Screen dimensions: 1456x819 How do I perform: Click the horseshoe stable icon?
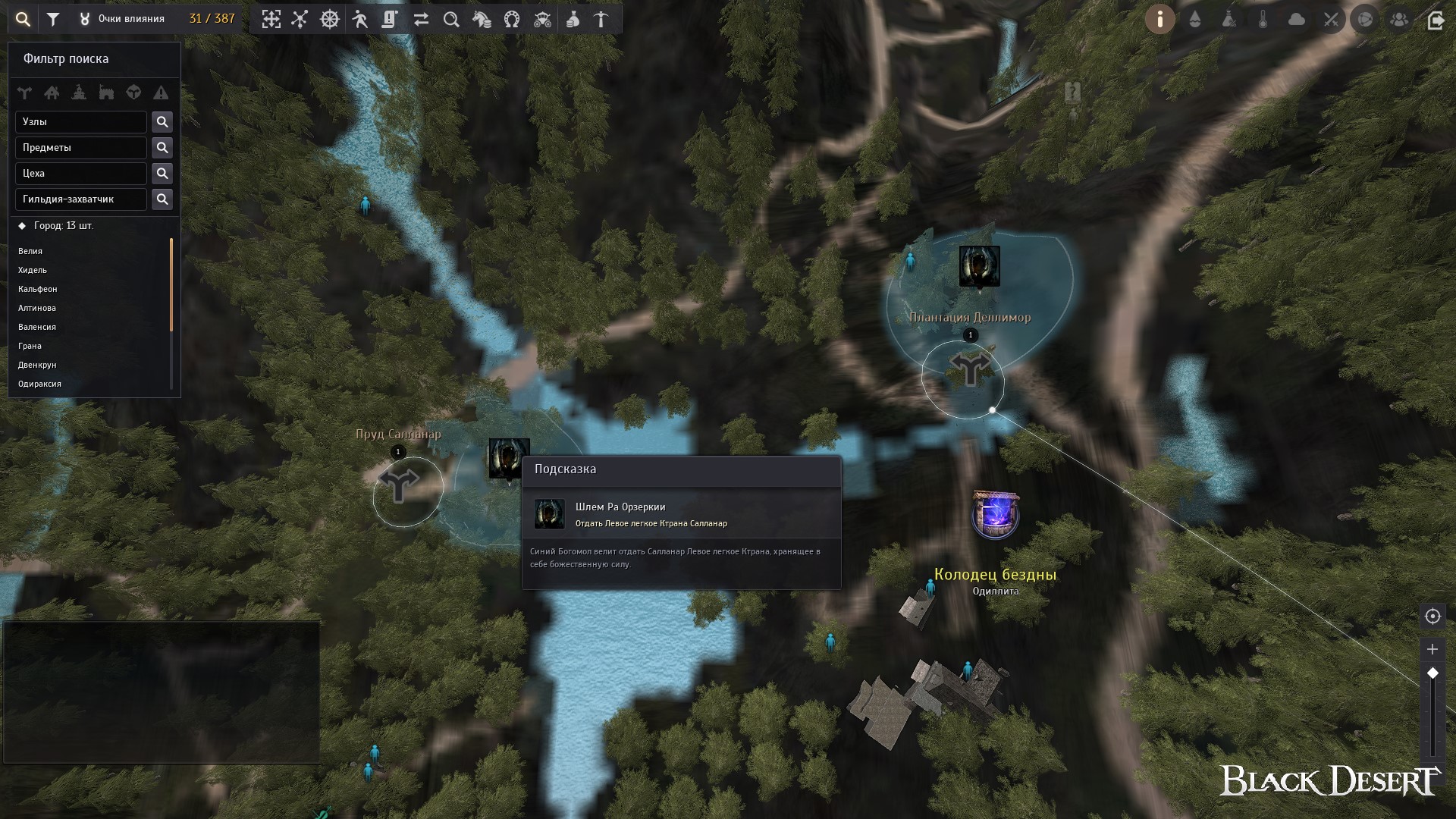512,20
